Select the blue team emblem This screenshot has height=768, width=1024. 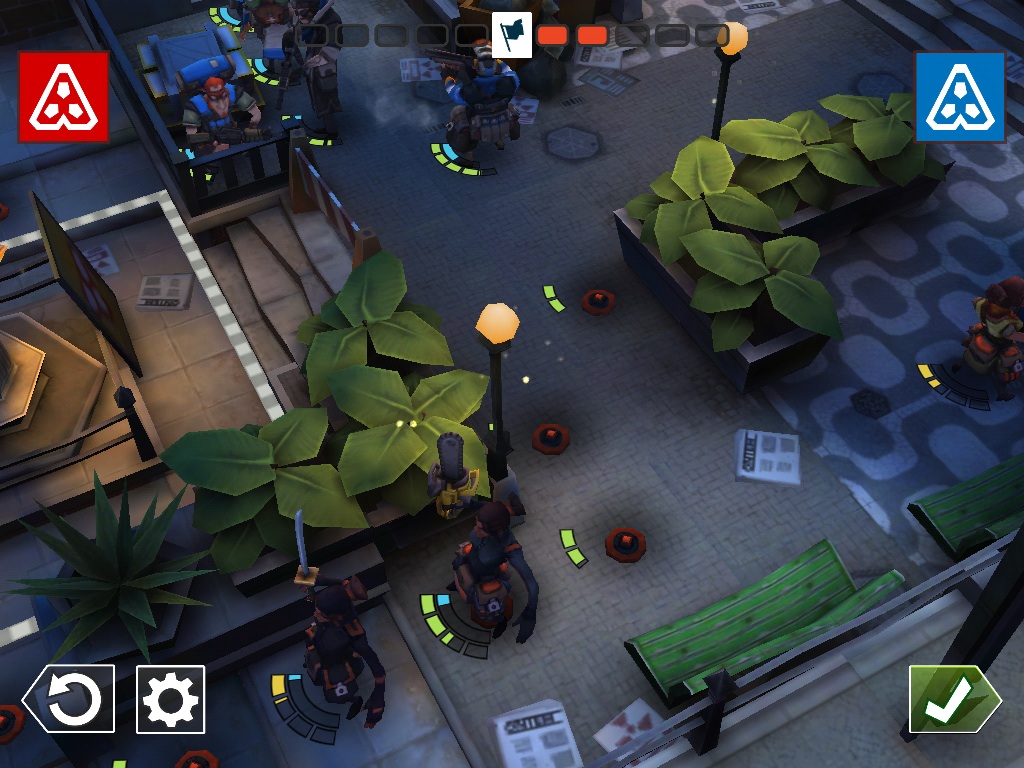(960, 97)
